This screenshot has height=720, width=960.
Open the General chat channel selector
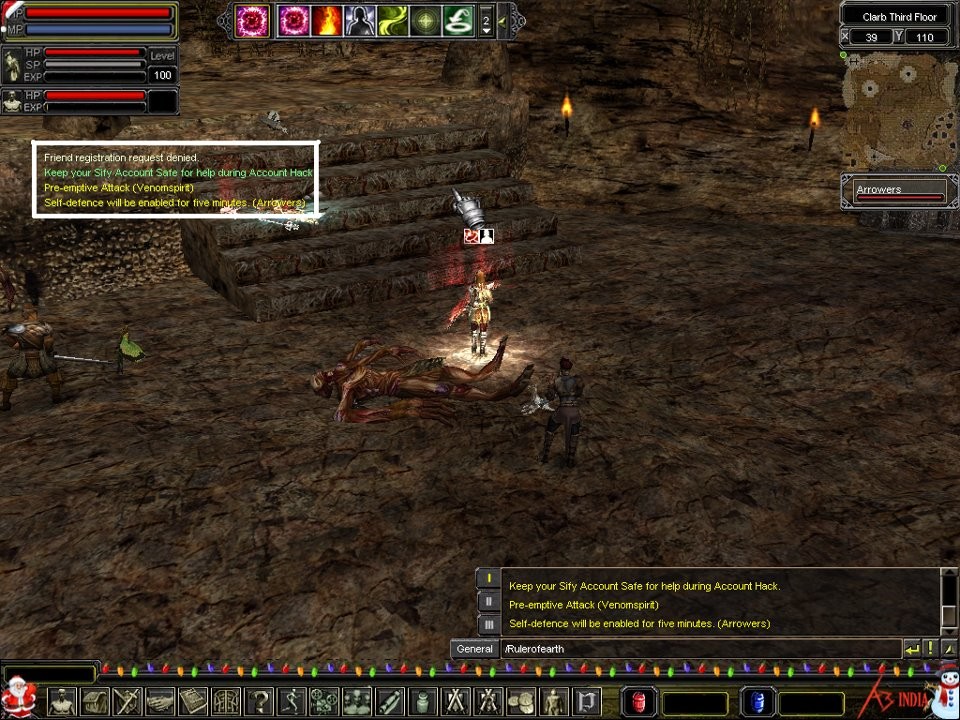[474, 649]
